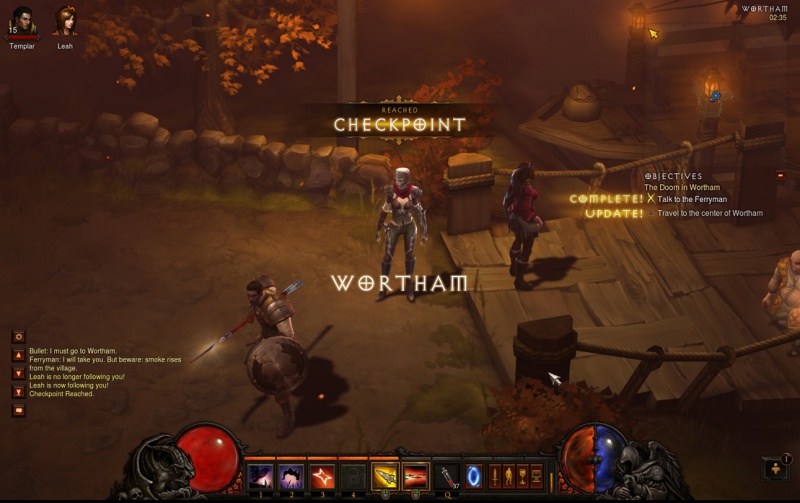Image resolution: width=800 pixels, height=503 pixels.
Task: Open the character inventory figure button
Action: (508, 476)
